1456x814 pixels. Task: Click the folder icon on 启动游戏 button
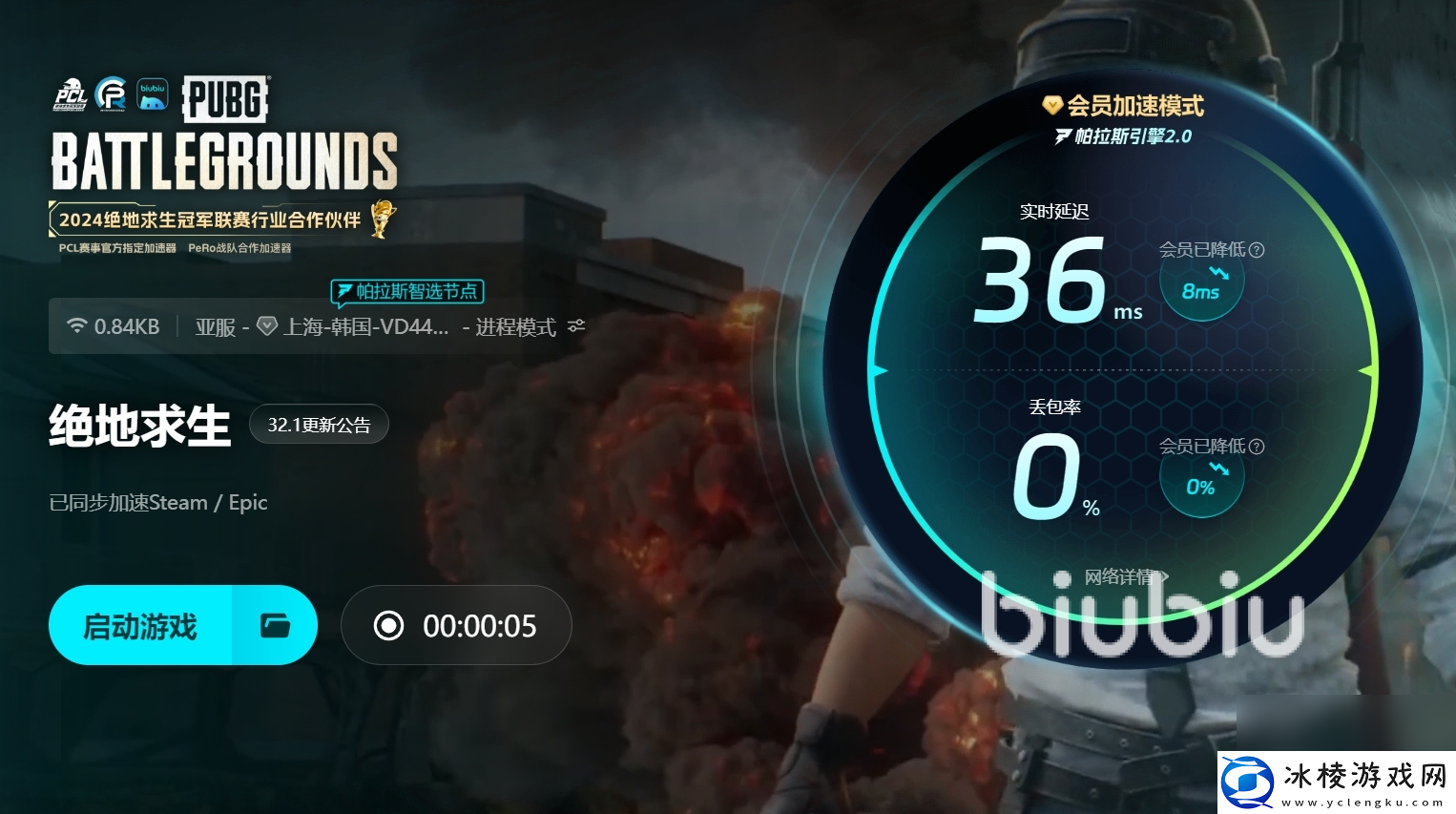coord(275,625)
